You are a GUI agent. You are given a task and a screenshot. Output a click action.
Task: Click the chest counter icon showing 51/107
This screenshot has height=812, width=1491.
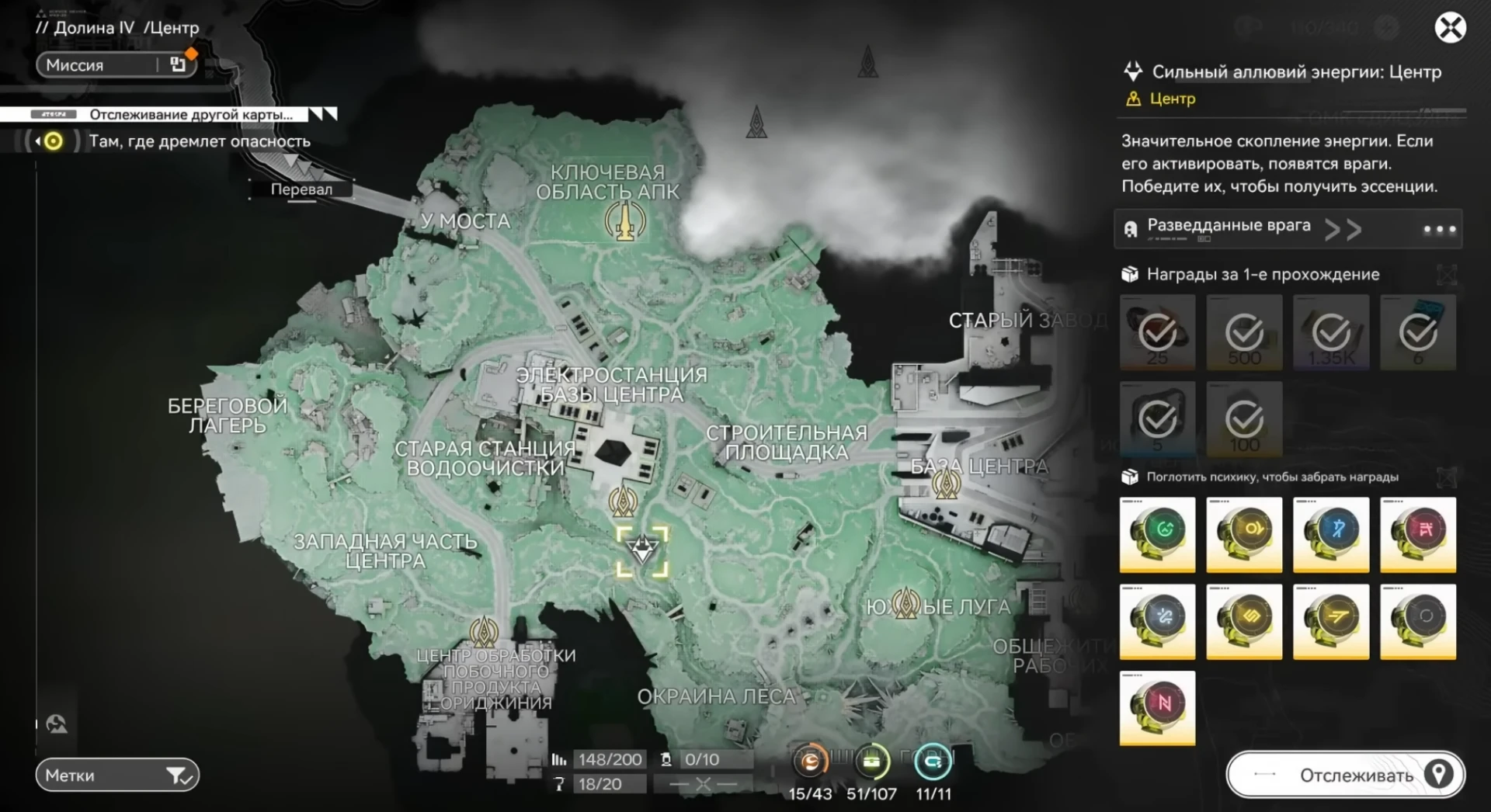coord(871,762)
